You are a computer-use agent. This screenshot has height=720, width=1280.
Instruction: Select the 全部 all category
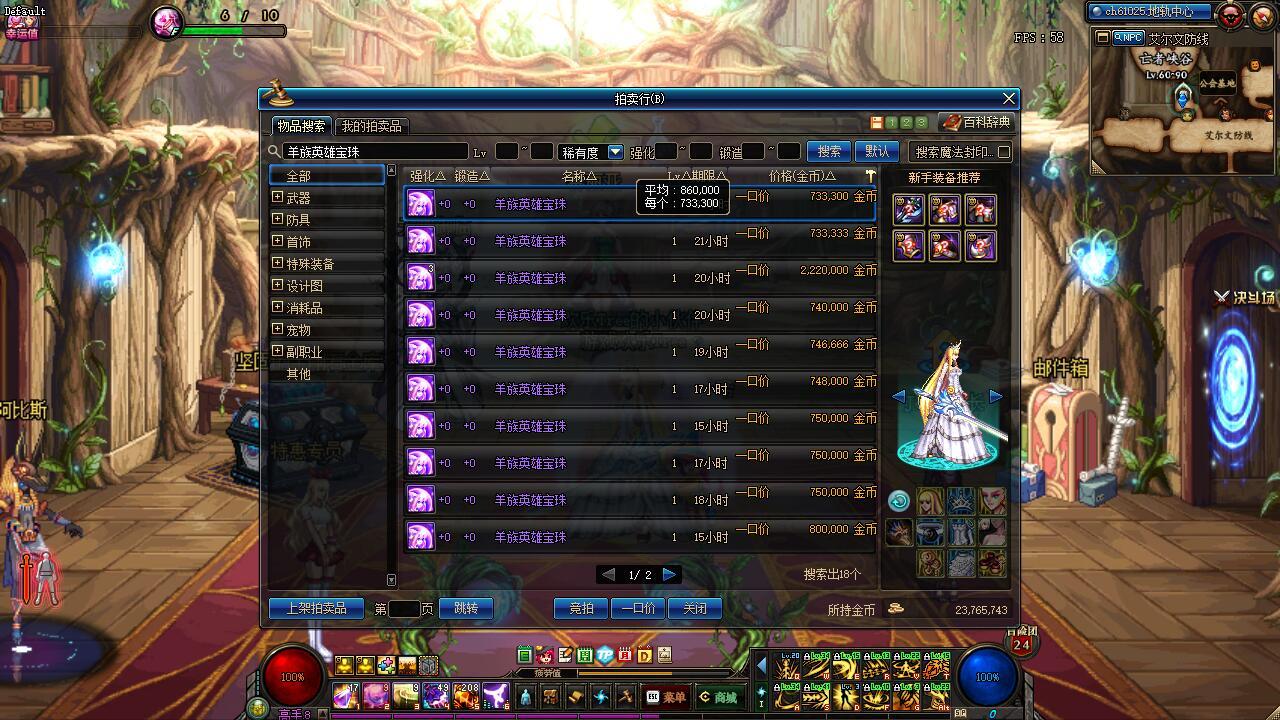coord(327,176)
